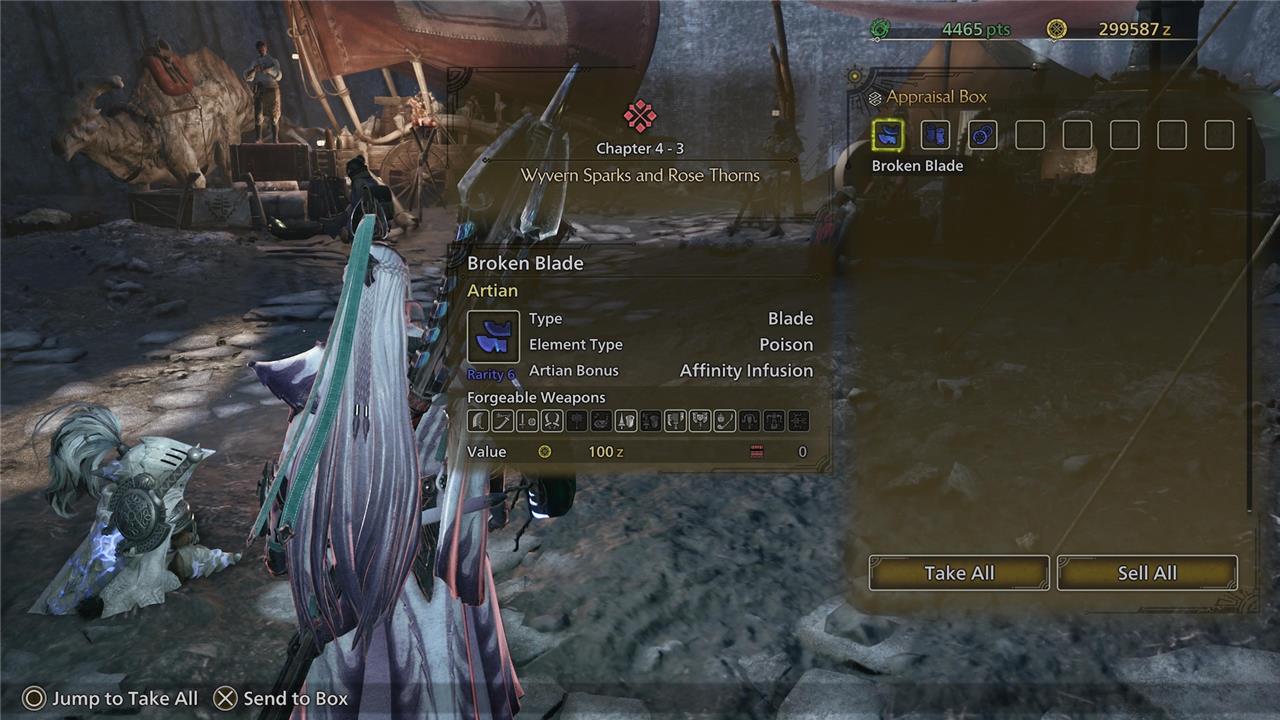Screen dimensions: 1280x720
Task: Select the blue disc part slot
Action: coord(983,135)
